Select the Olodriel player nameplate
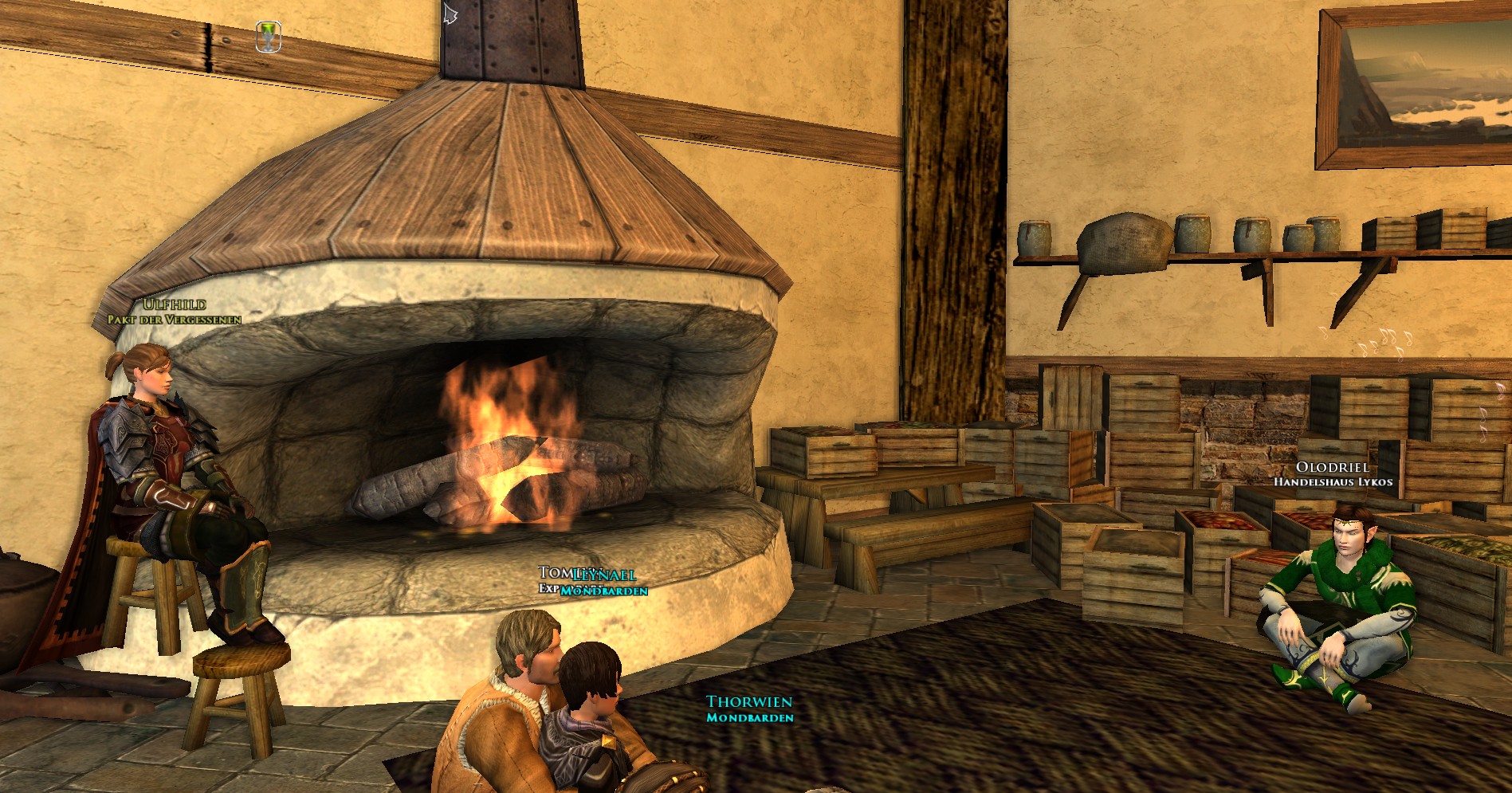1512x793 pixels. [x=1332, y=468]
